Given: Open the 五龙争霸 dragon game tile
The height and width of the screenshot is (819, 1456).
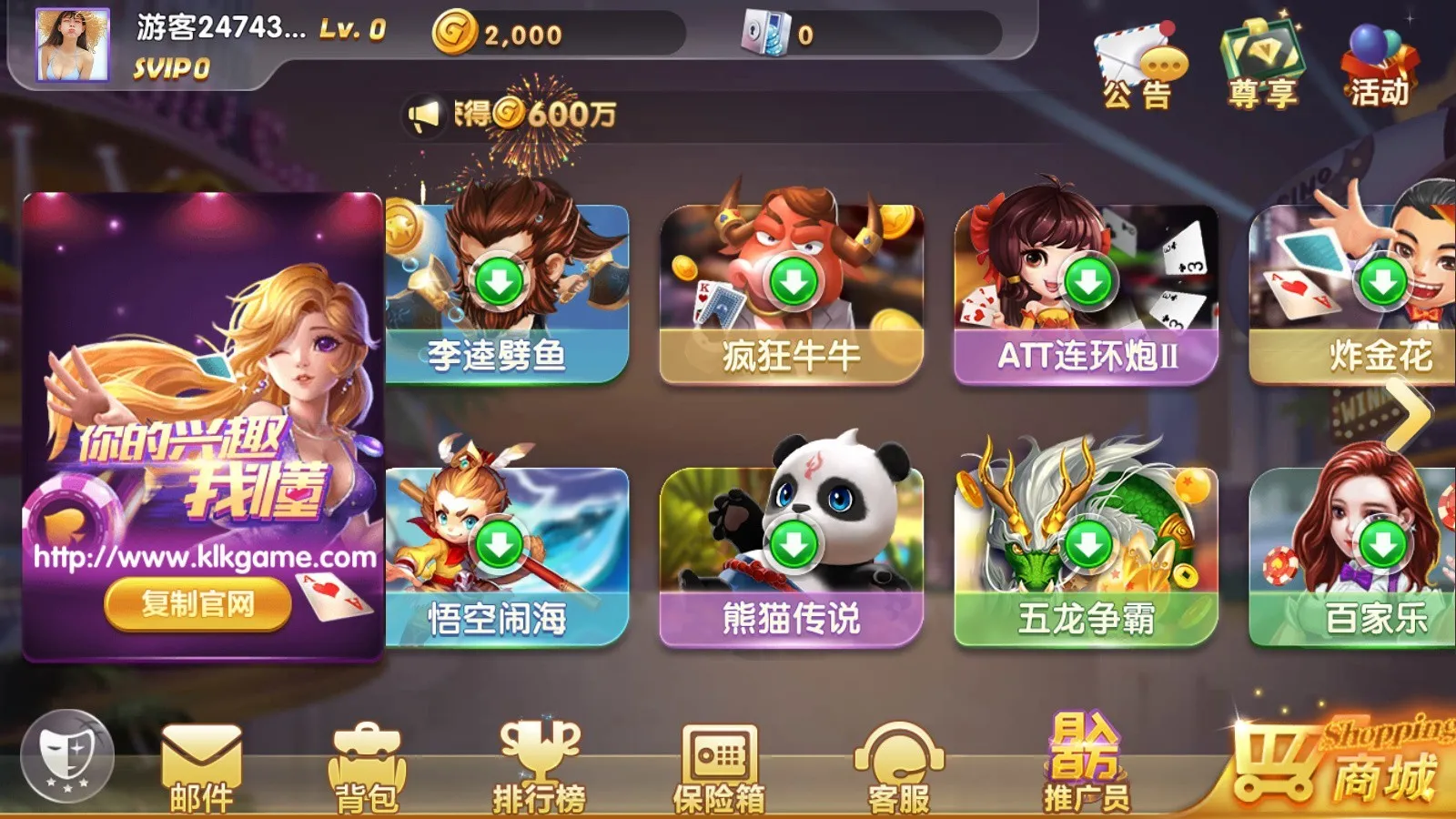Looking at the screenshot, I should (1083, 546).
